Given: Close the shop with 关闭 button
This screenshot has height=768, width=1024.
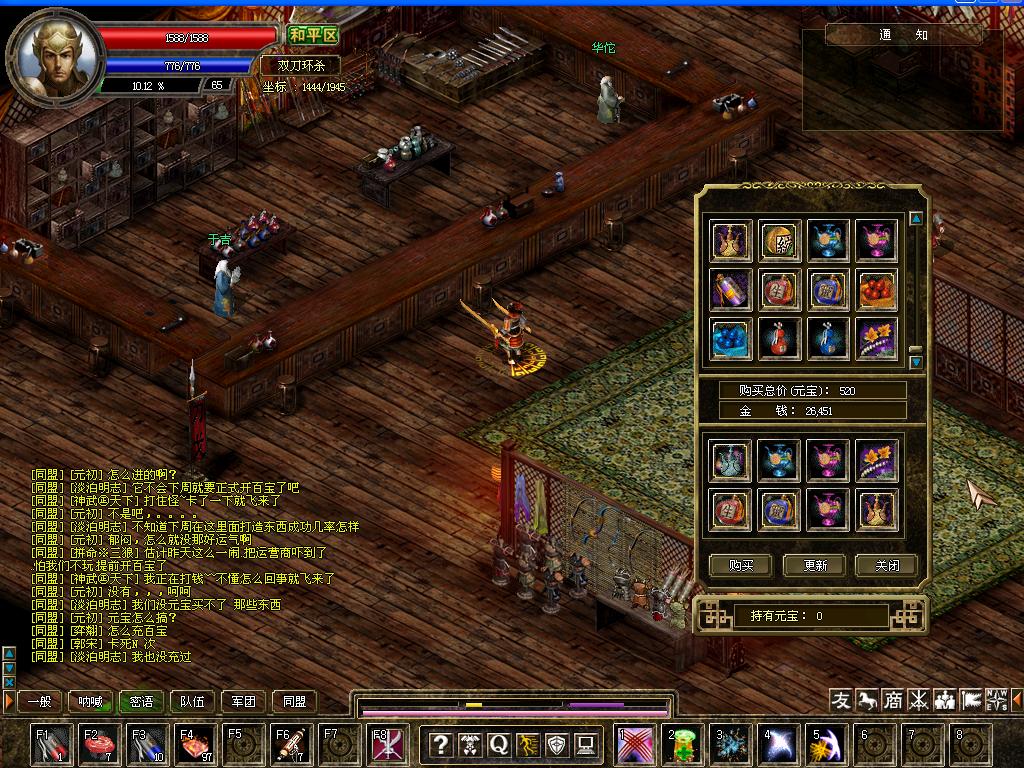Looking at the screenshot, I should [x=887, y=565].
